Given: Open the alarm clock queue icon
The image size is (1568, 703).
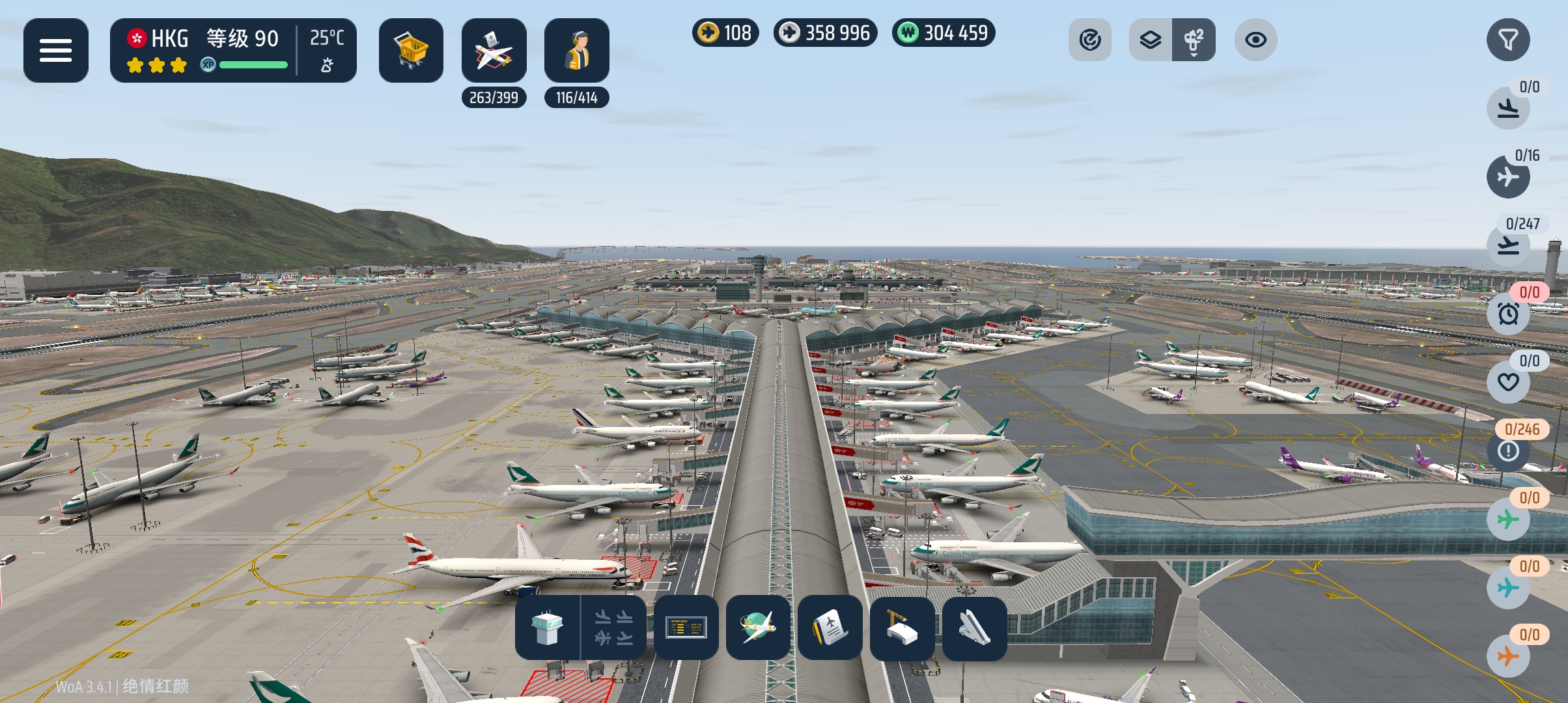Looking at the screenshot, I should [x=1508, y=314].
